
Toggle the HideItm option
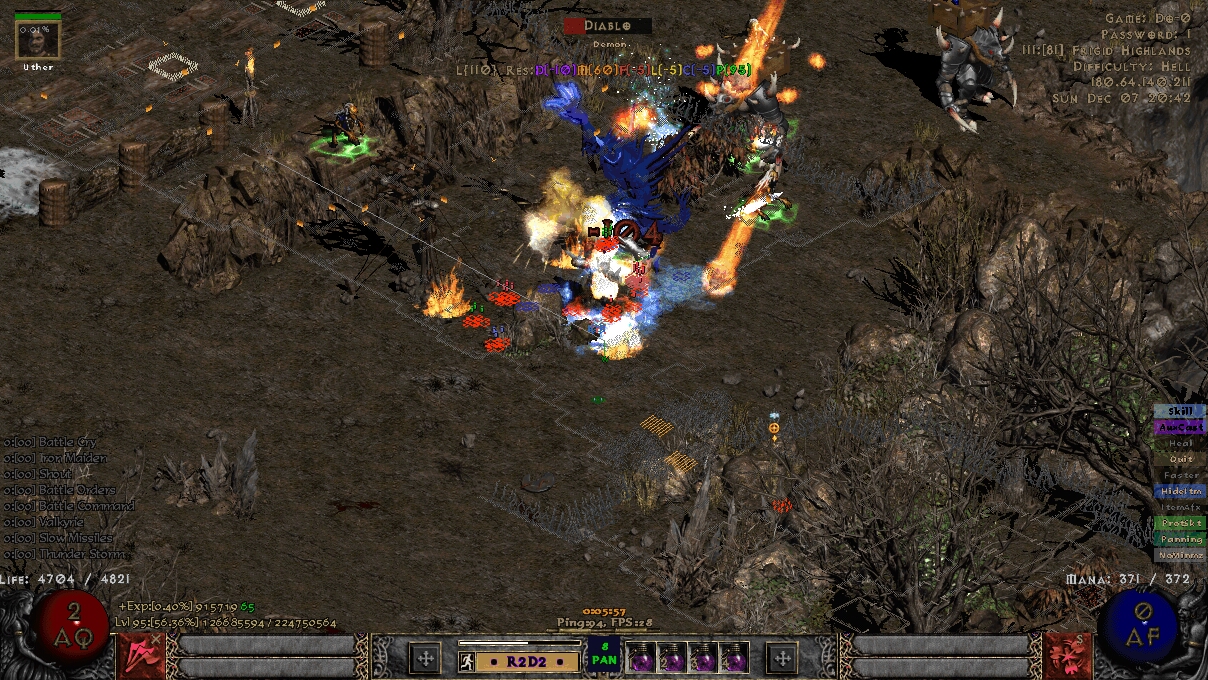point(1180,491)
